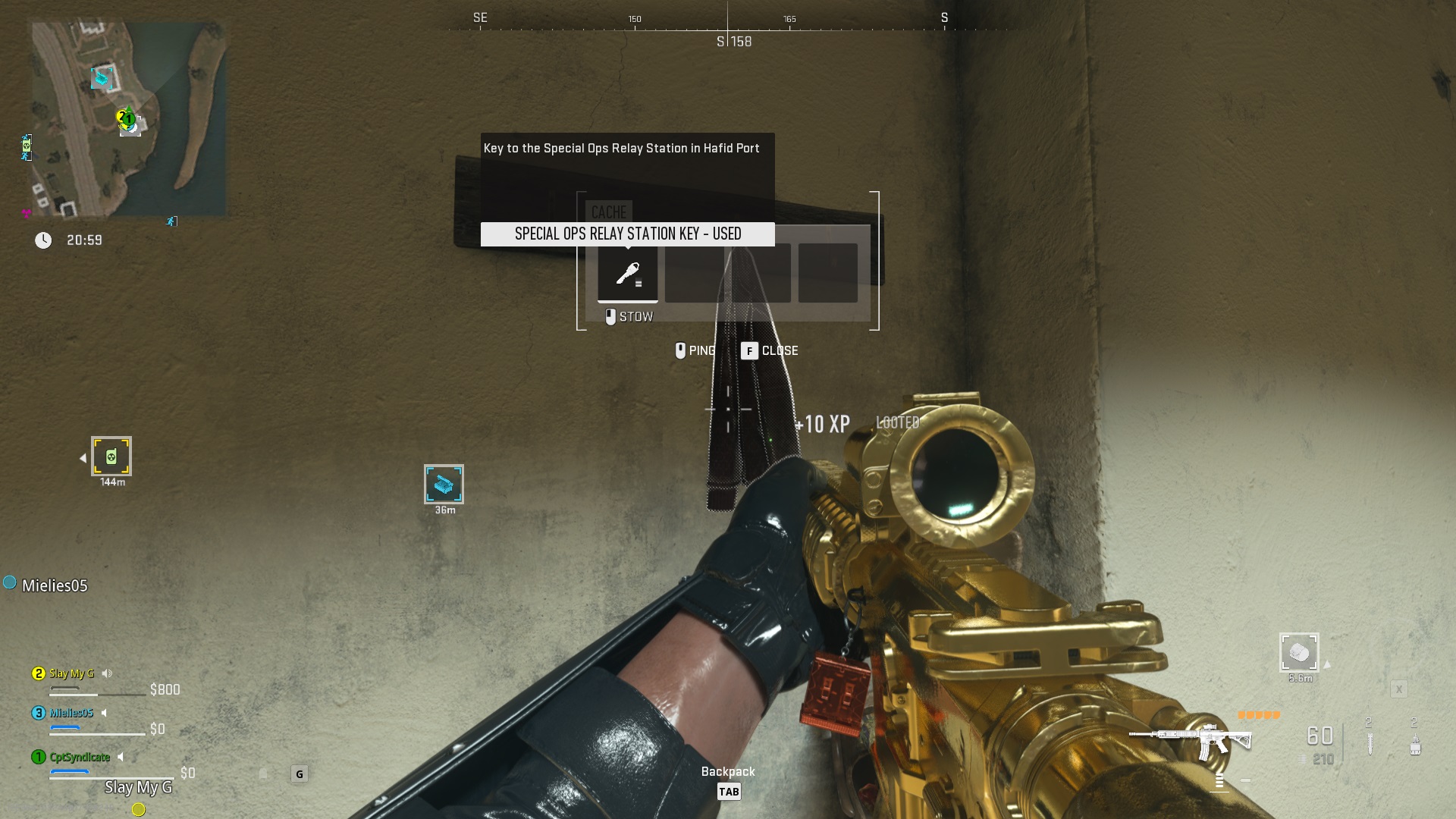Select the throwing knife lethal equipment icon
The height and width of the screenshot is (819, 1456).
1370,745
